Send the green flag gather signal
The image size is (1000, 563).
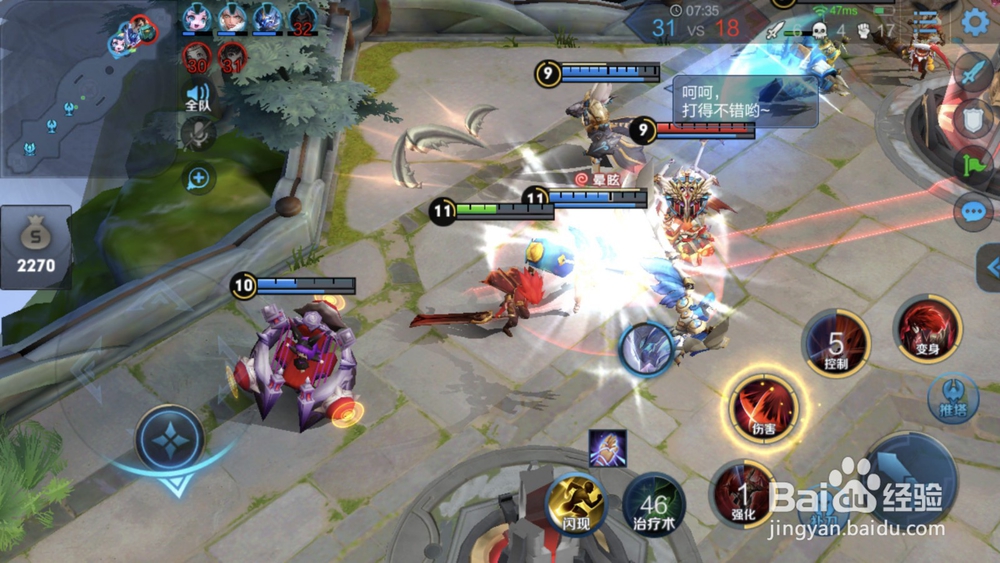coord(973,165)
